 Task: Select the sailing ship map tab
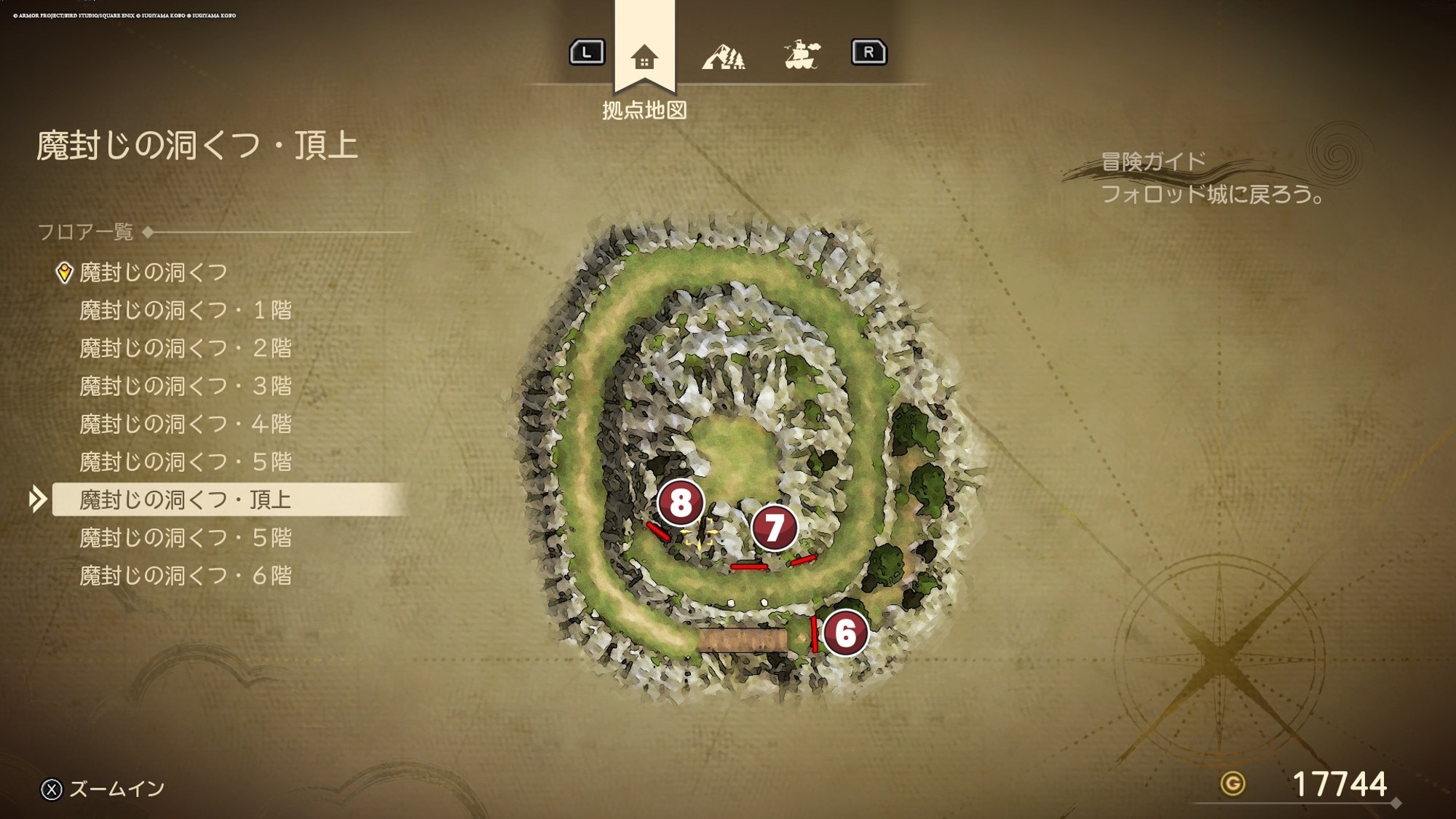click(802, 55)
